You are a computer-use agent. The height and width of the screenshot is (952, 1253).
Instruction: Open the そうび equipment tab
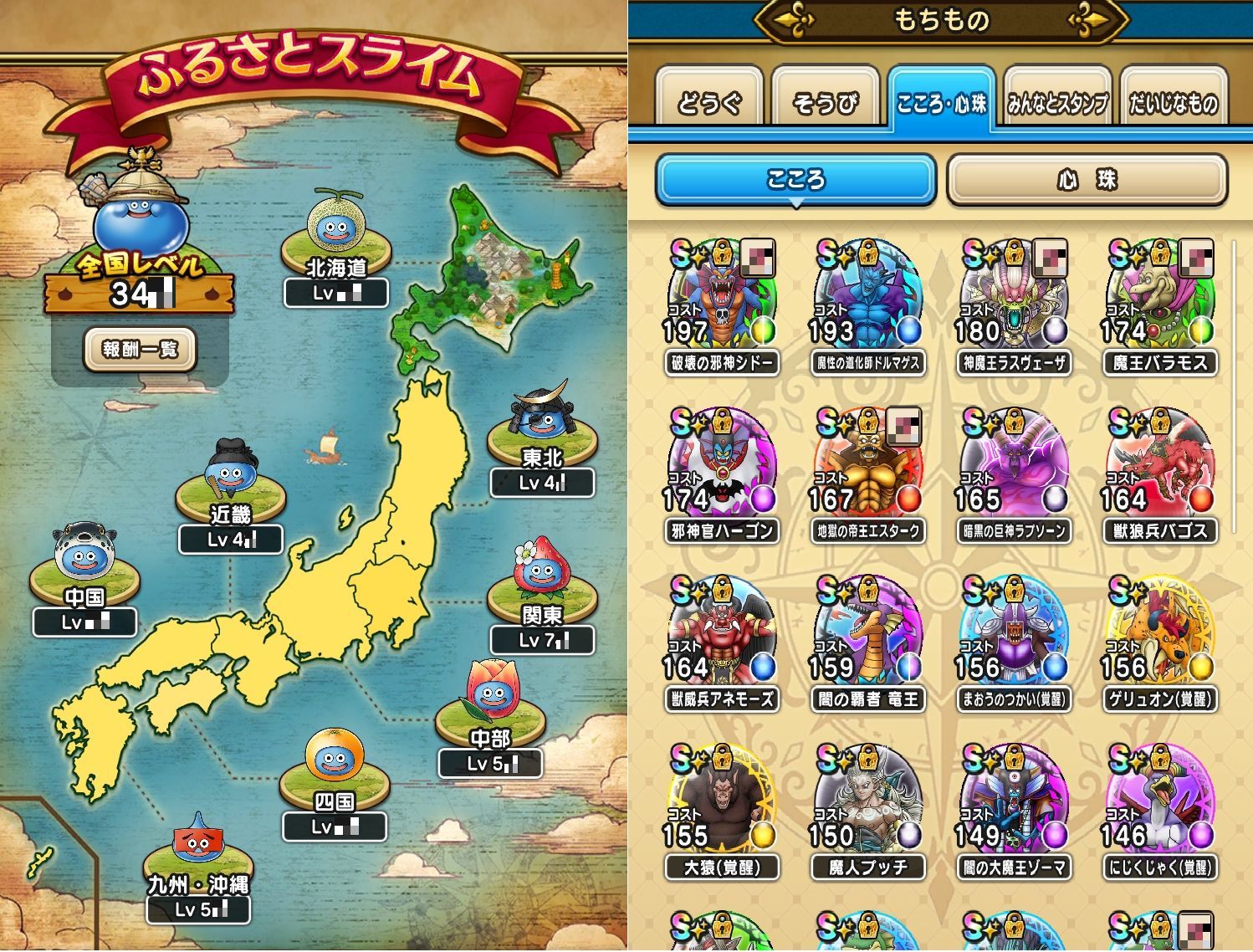click(825, 103)
